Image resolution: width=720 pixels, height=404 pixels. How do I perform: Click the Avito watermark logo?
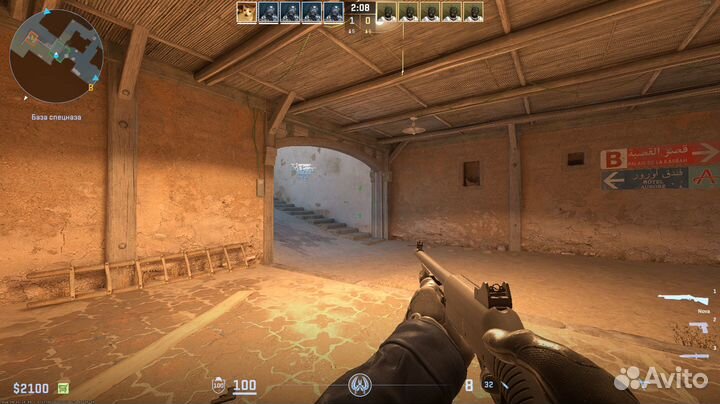661,379
